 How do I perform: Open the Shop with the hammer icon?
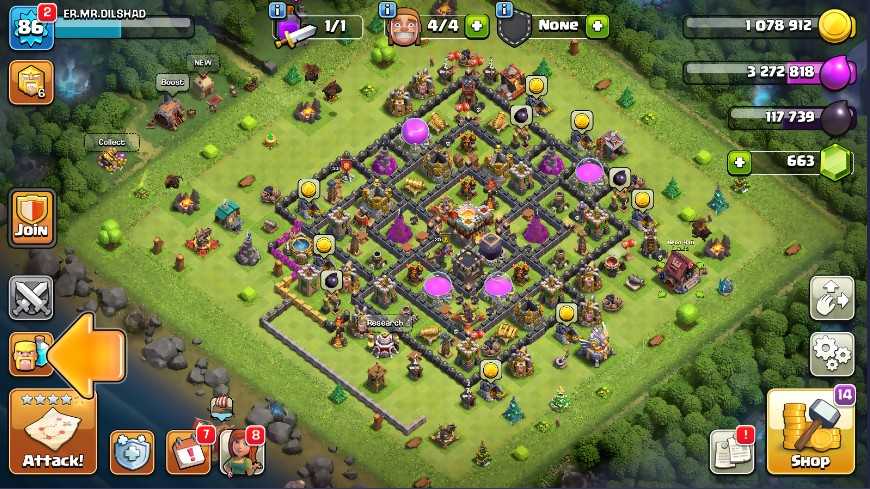810,432
